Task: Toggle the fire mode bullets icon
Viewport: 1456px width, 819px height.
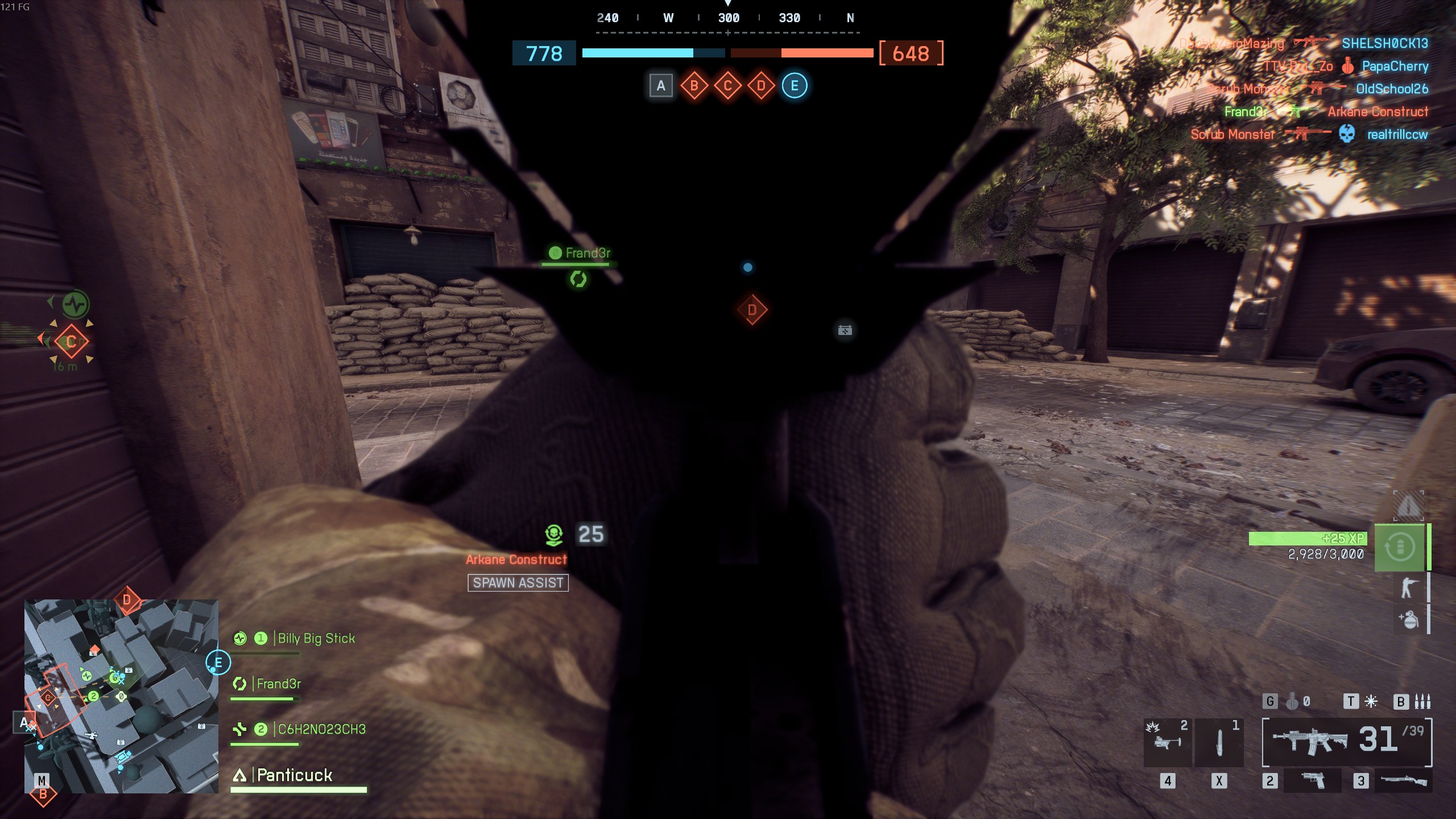Action: tap(1422, 702)
